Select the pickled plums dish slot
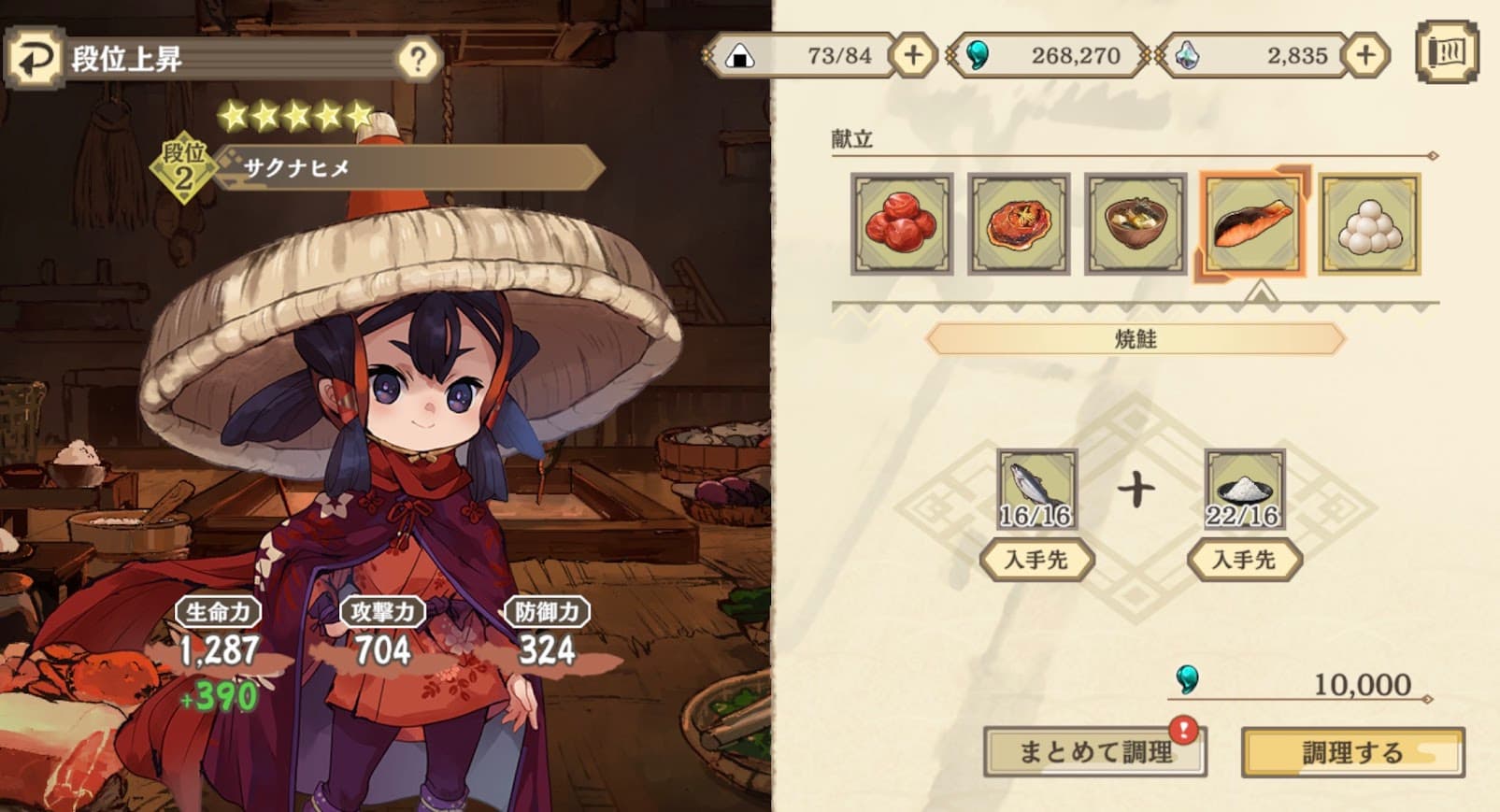The height and width of the screenshot is (812, 1500). (901, 224)
